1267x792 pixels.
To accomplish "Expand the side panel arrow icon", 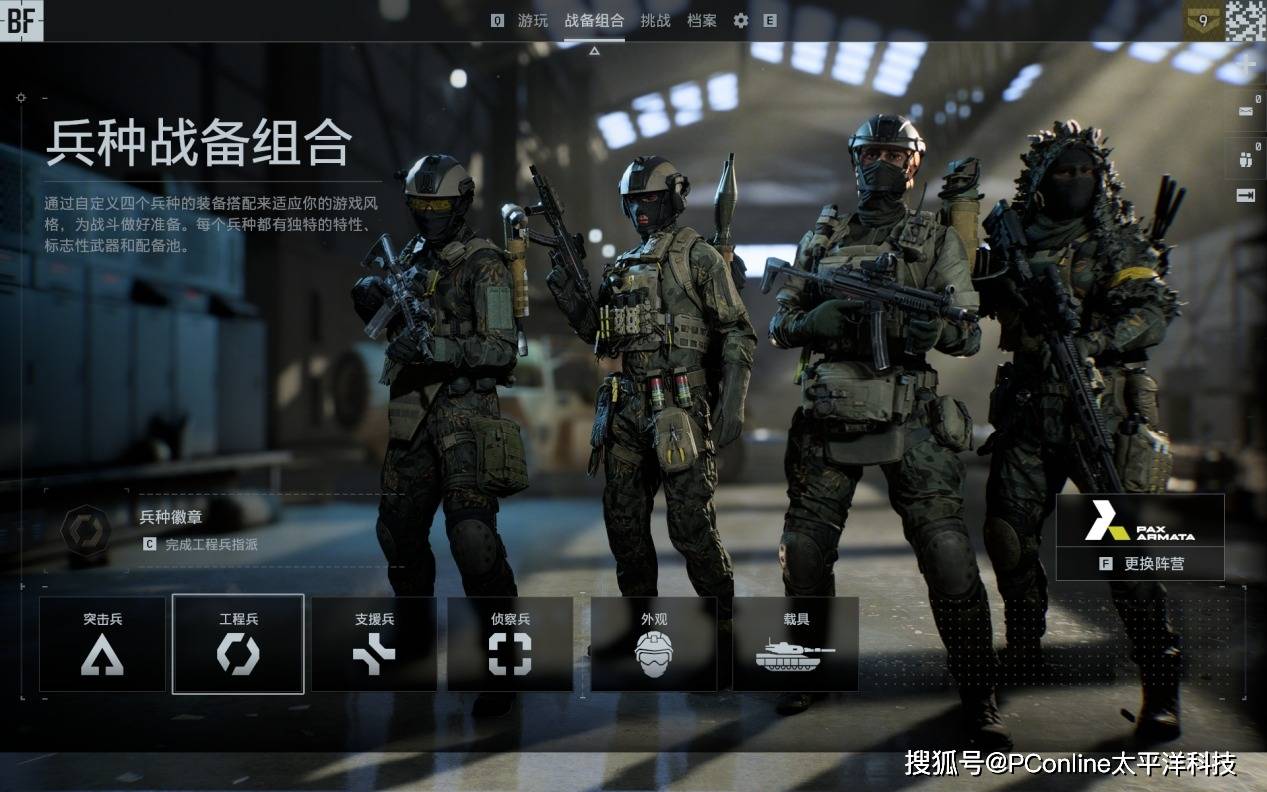I will [x=1246, y=196].
